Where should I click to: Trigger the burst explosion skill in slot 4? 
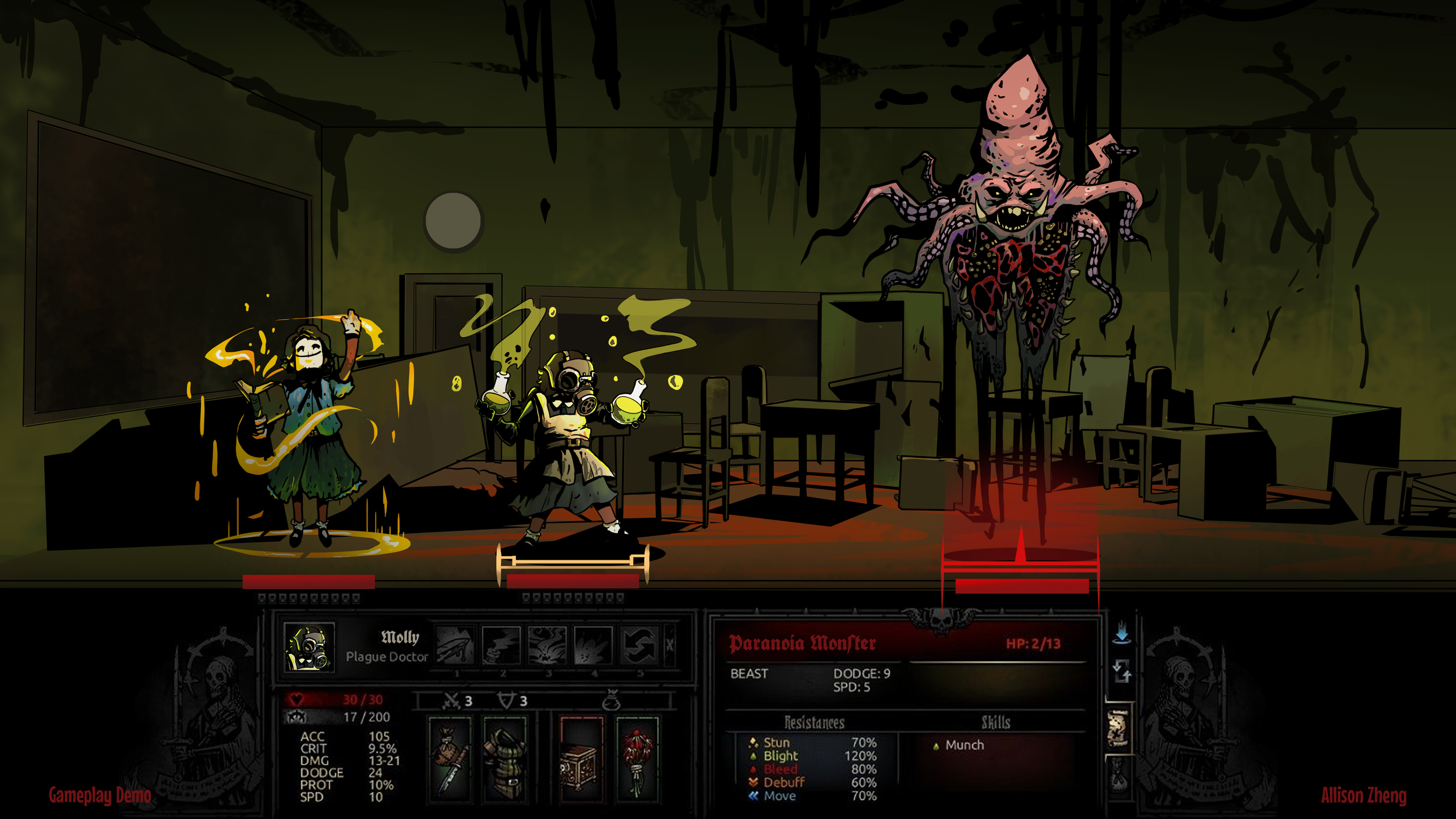tap(593, 645)
